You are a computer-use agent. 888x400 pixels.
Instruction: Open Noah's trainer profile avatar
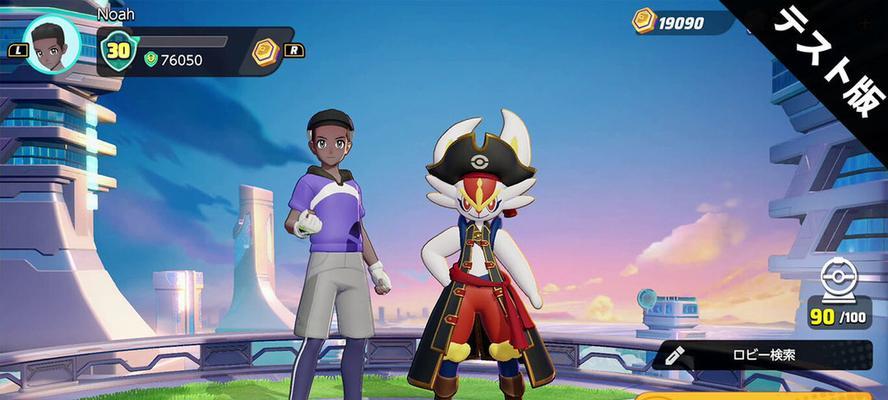[51, 45]
